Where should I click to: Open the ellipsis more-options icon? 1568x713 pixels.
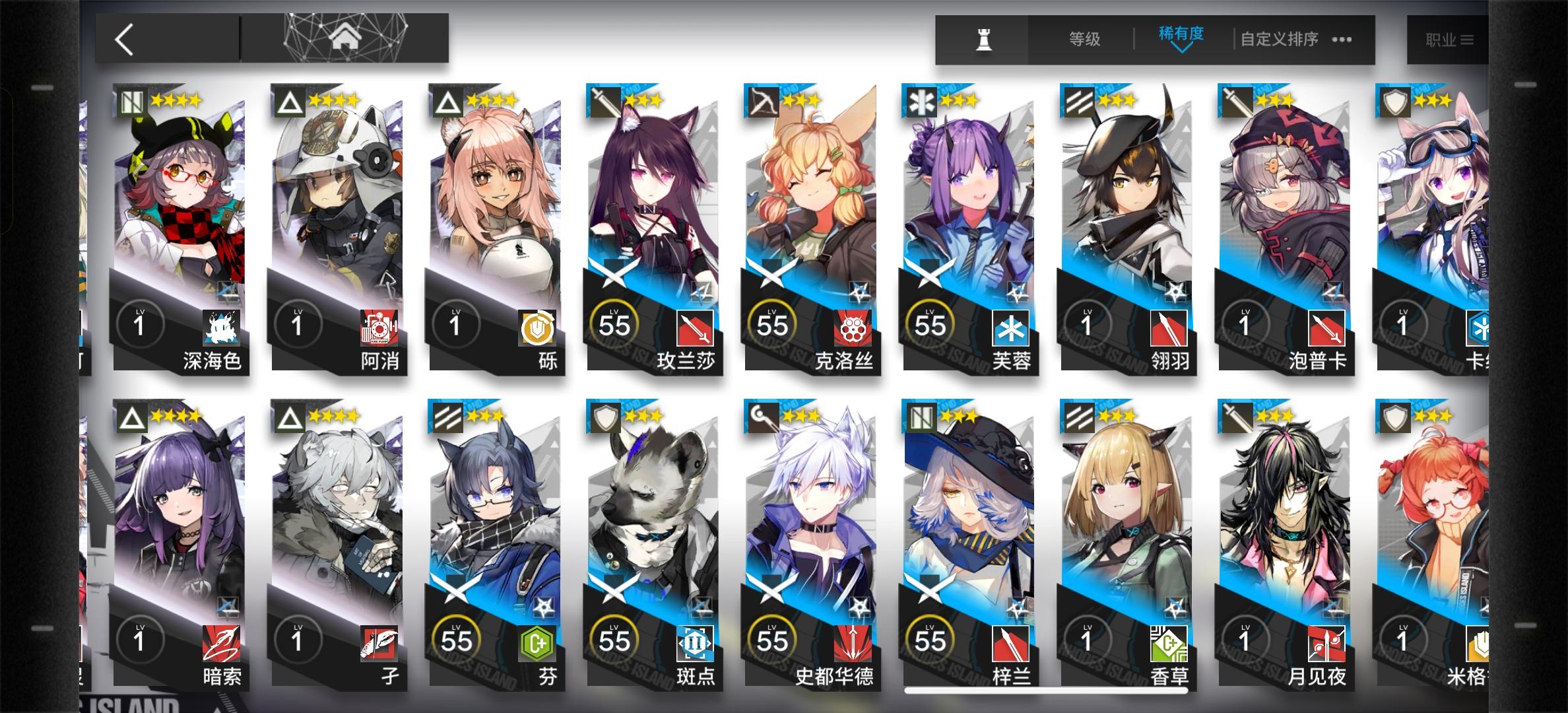(1342, 40)
